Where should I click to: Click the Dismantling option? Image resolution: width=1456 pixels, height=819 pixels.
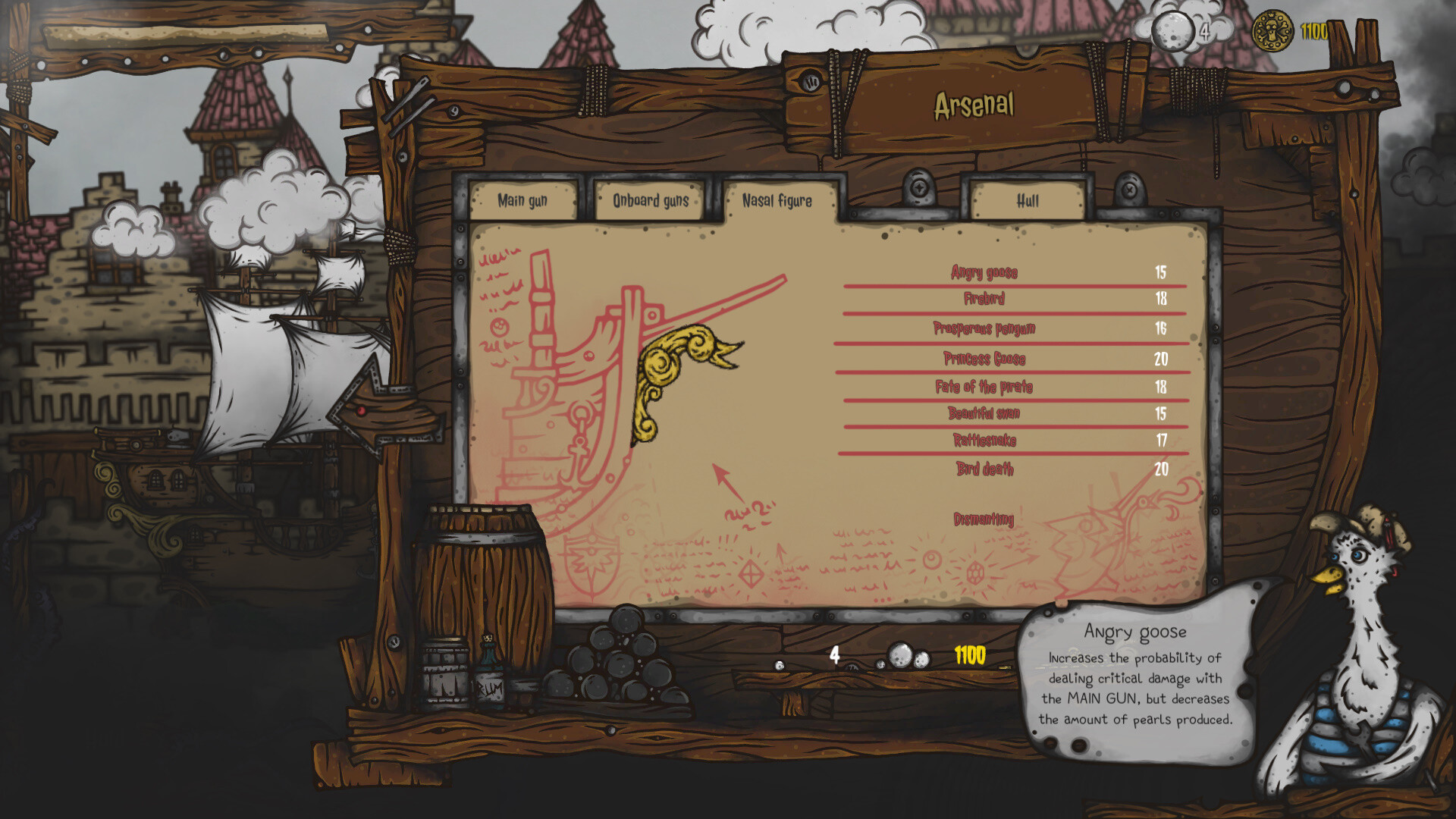[984, 519]
